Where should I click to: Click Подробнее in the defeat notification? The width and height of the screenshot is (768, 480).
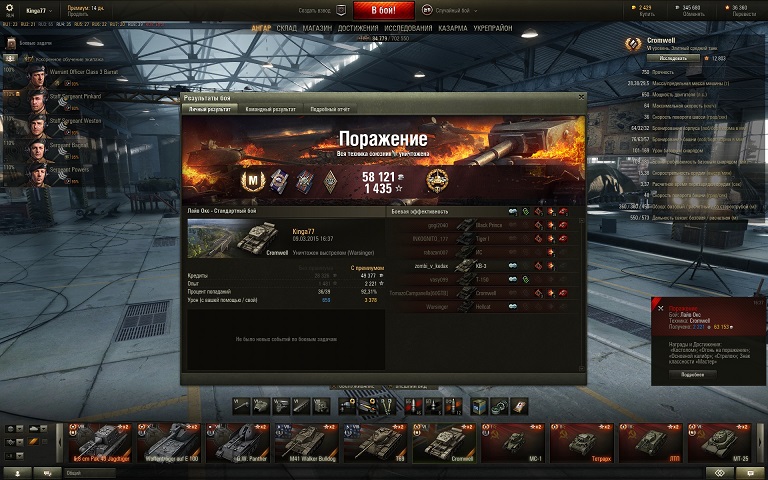coord(692,374)
